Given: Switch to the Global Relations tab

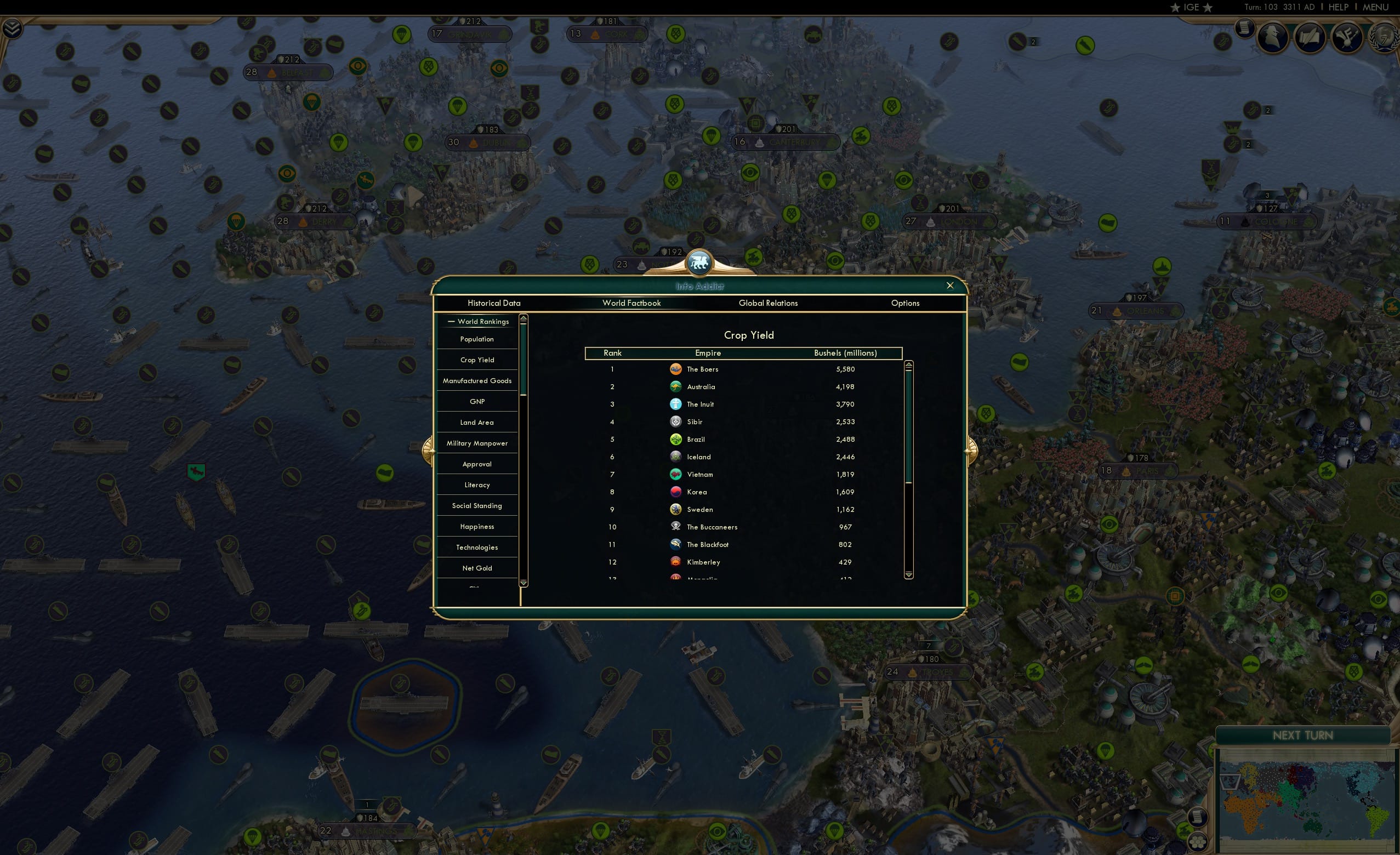Looking at the screenshot, I should [x=768, y=303].
